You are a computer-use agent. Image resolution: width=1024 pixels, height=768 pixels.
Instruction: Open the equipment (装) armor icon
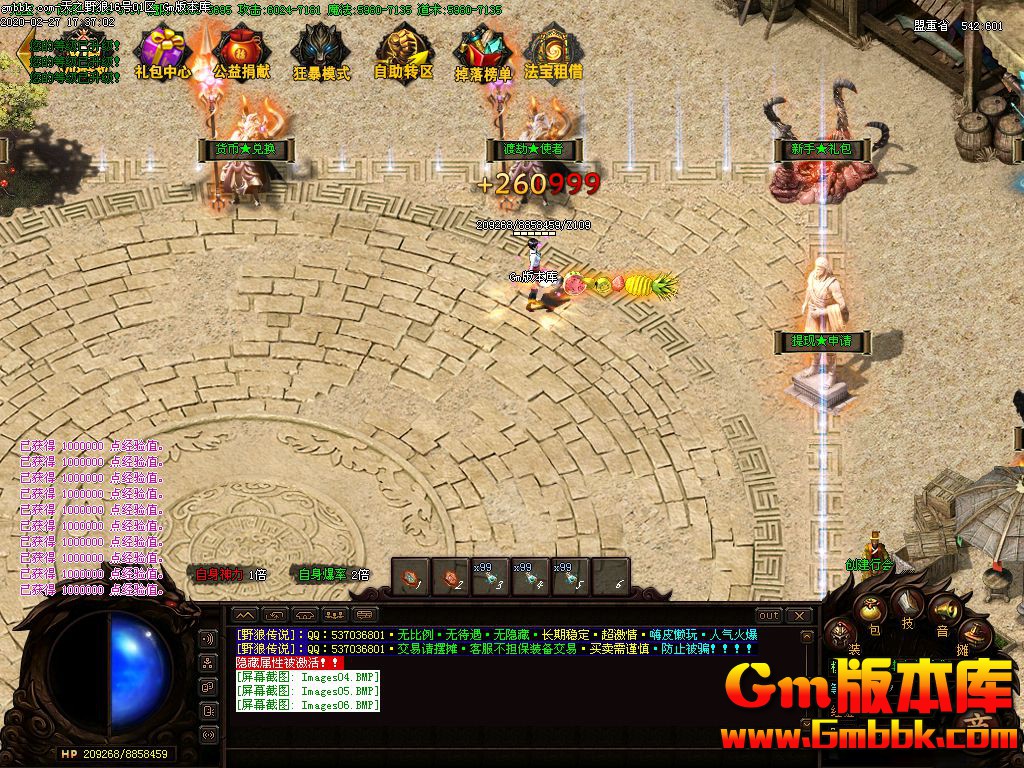(842, 633)
